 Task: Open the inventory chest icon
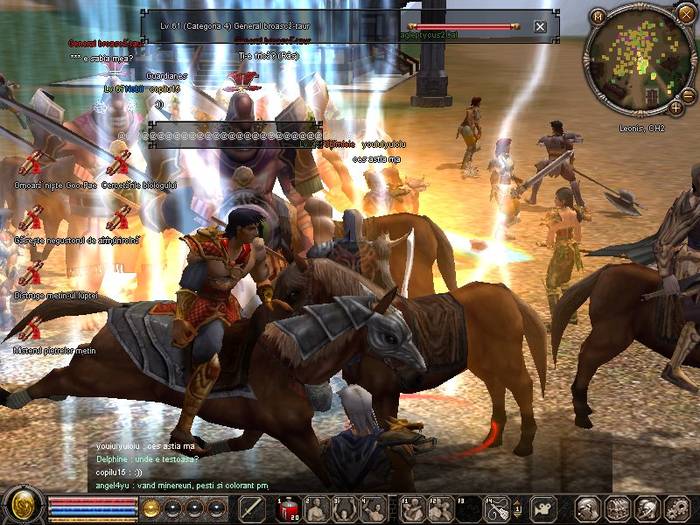619,508
